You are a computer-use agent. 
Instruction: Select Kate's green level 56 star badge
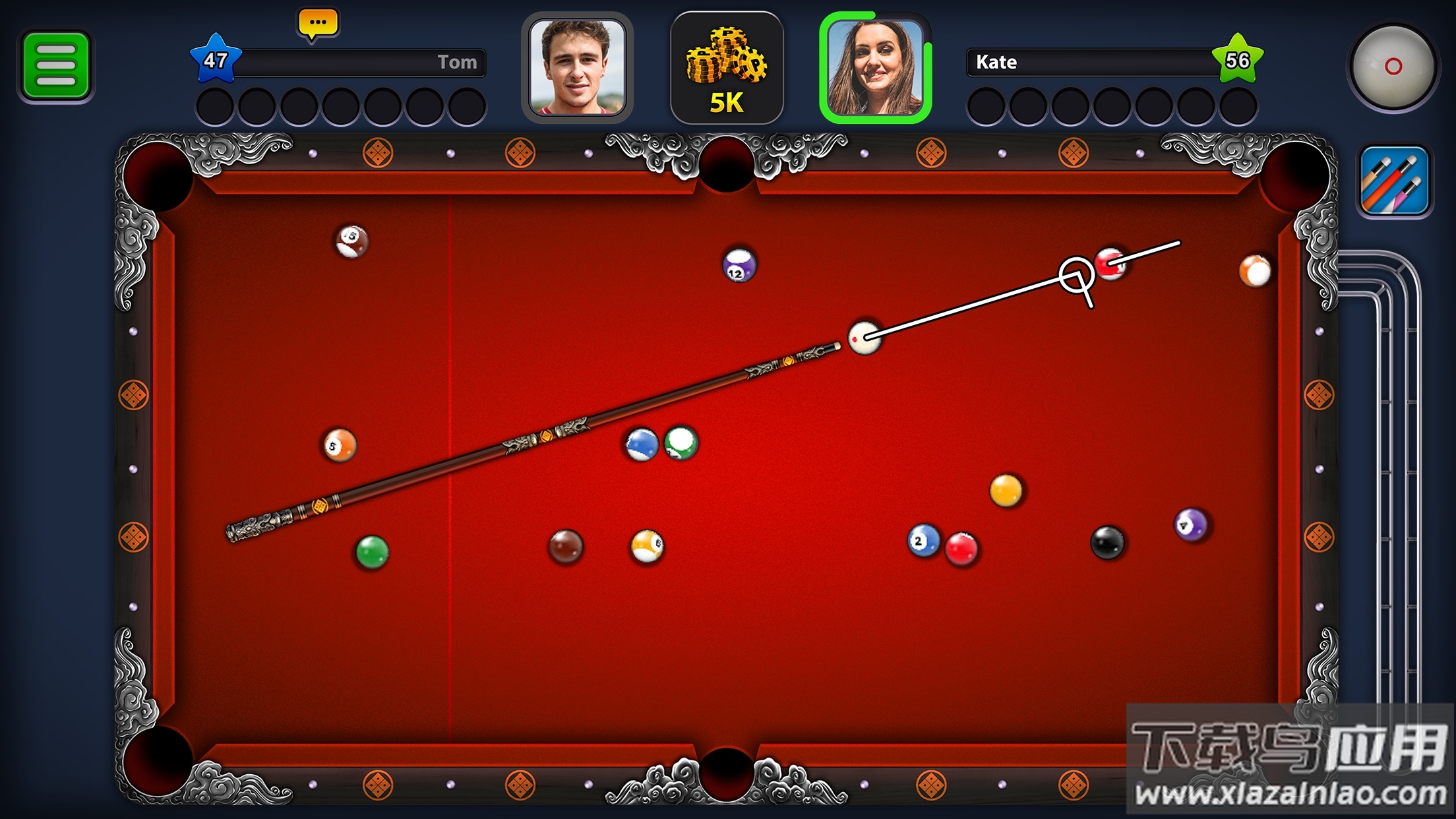pyautogui.click(x=1238, y=59)
